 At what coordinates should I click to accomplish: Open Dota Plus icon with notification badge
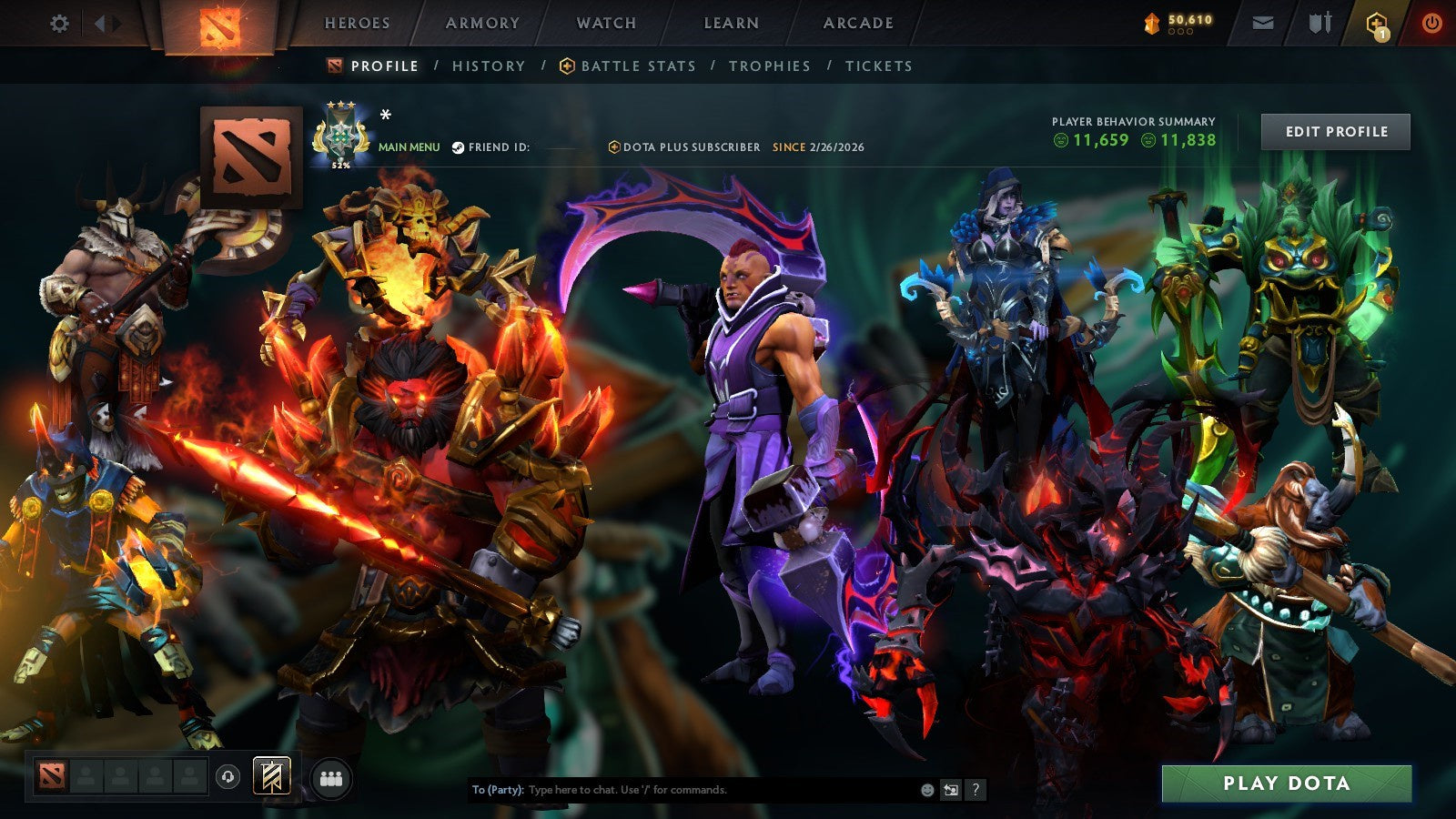click(x=1377, y=23)
